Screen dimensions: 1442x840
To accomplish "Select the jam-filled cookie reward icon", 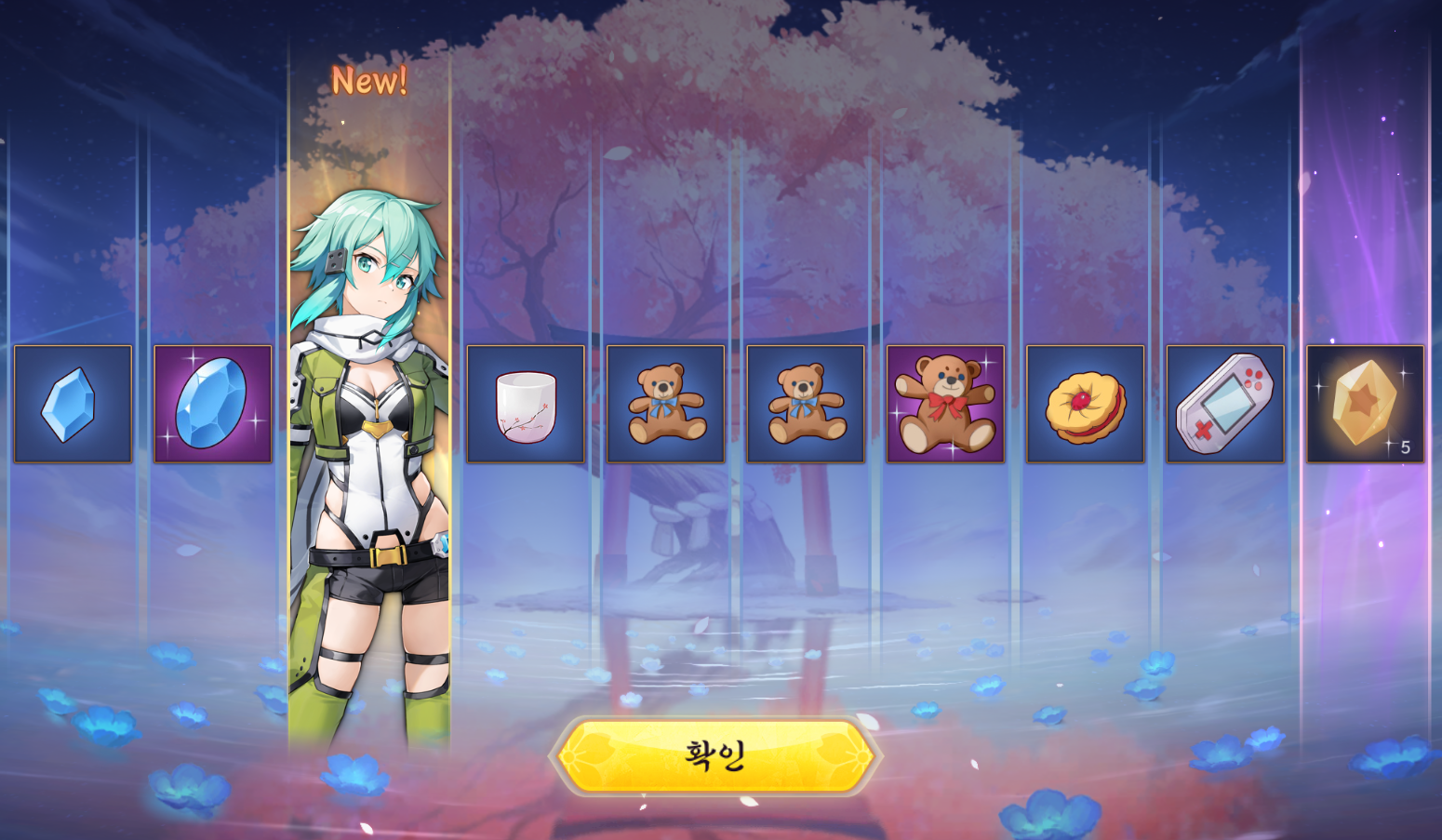I will click(x=1085, y=402).
